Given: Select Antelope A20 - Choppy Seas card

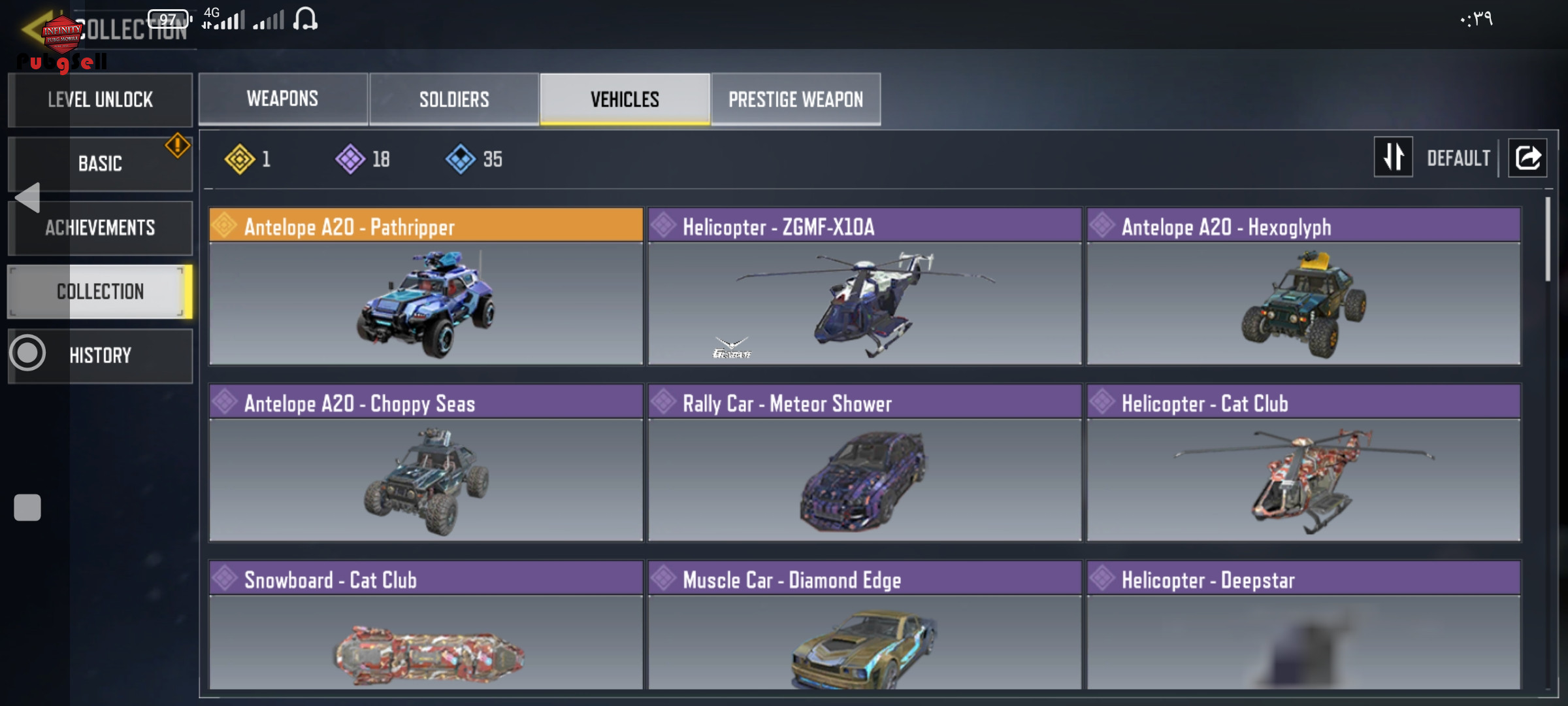Looking at the screenshot, I should tap(426, 463).
